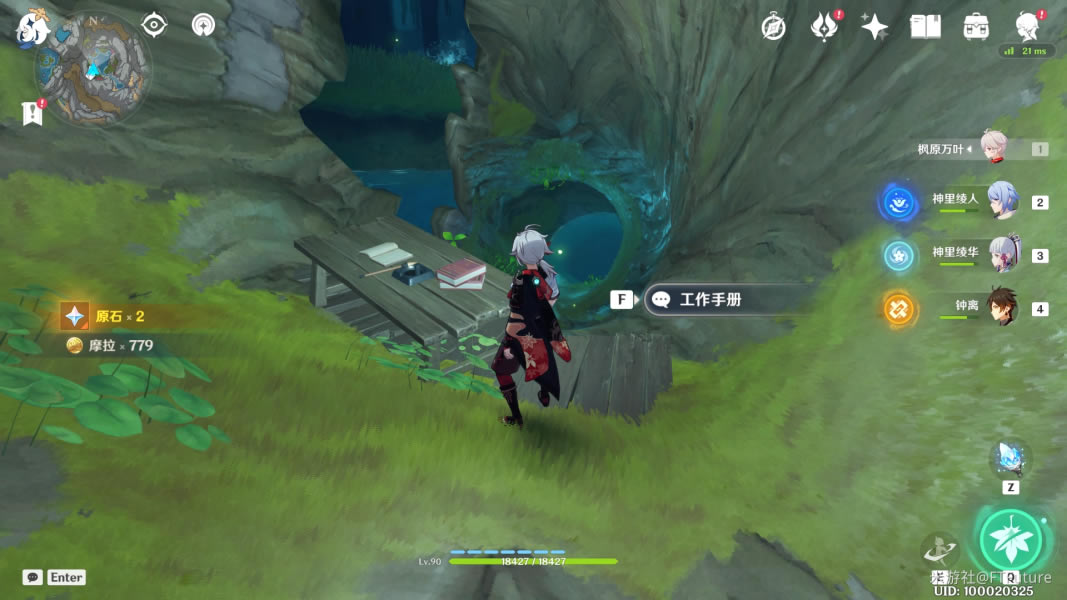Open the events icon with red alert

824,27
